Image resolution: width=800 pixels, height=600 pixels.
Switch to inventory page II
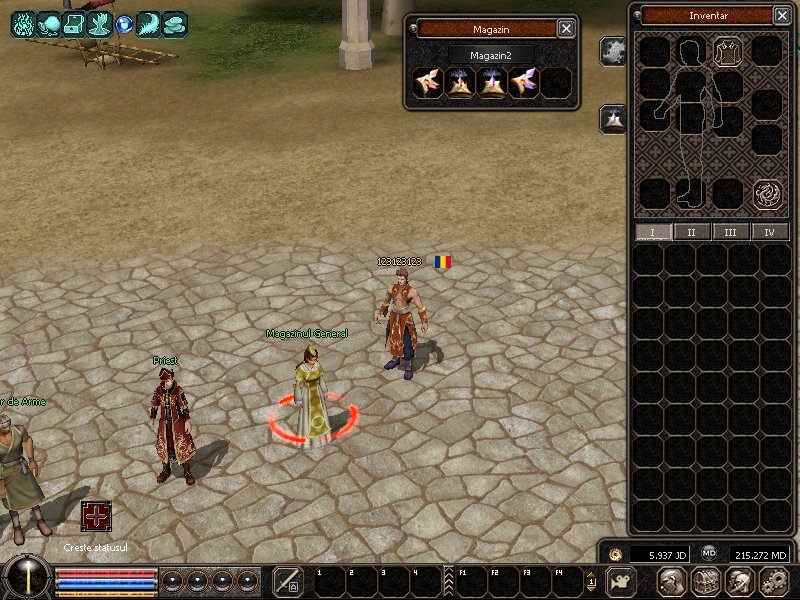[692, 232]
